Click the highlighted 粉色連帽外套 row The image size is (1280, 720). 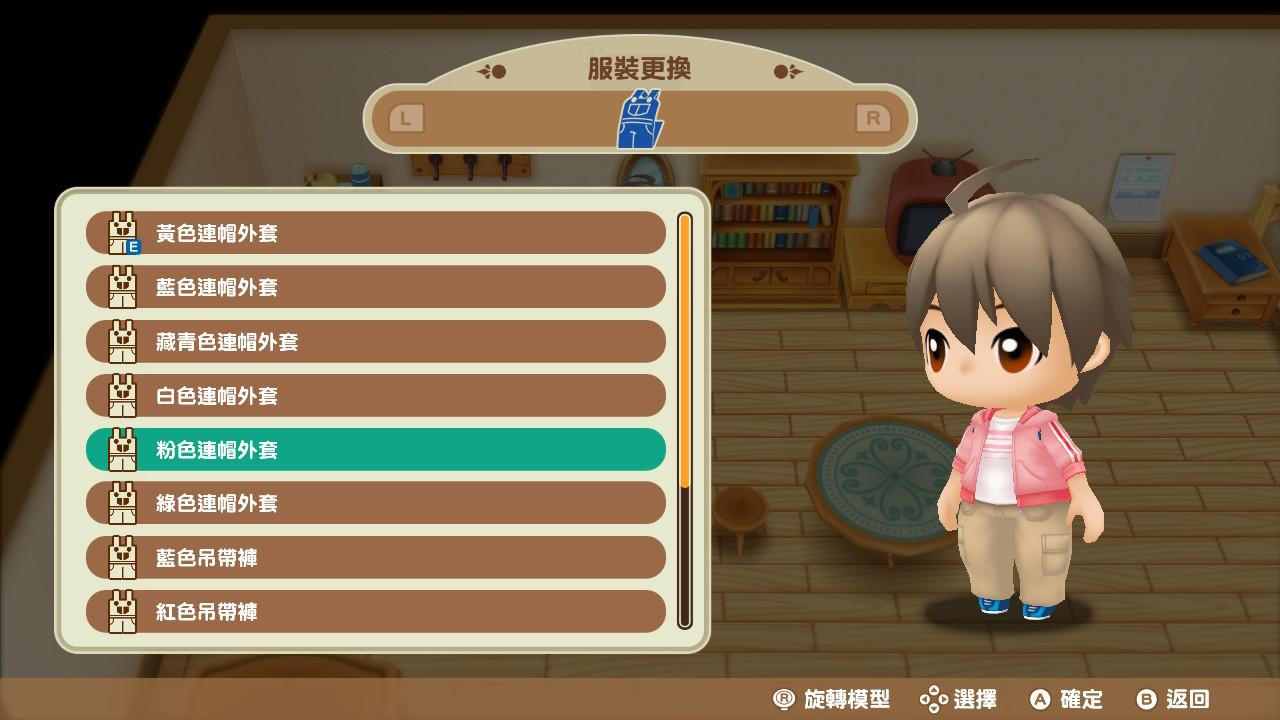tap(375, 449)
